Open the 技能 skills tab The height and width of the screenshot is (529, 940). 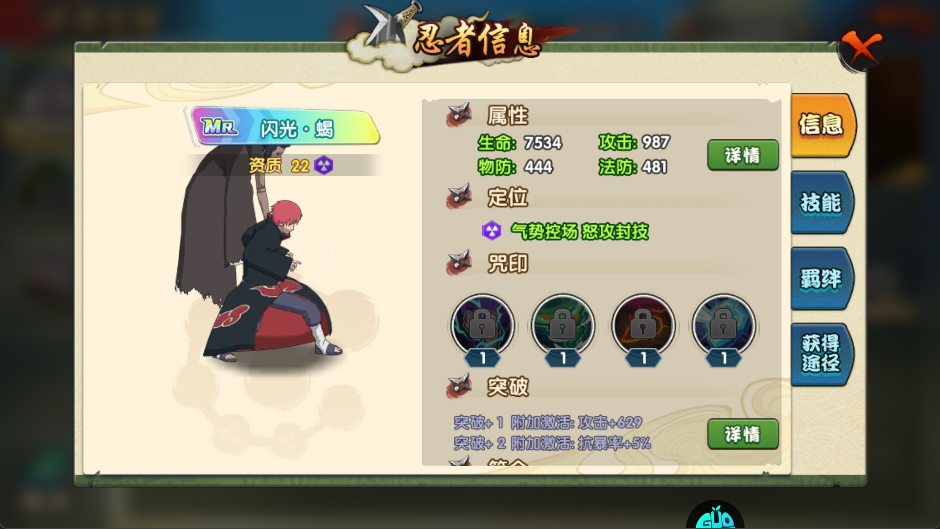pos(821,203)
